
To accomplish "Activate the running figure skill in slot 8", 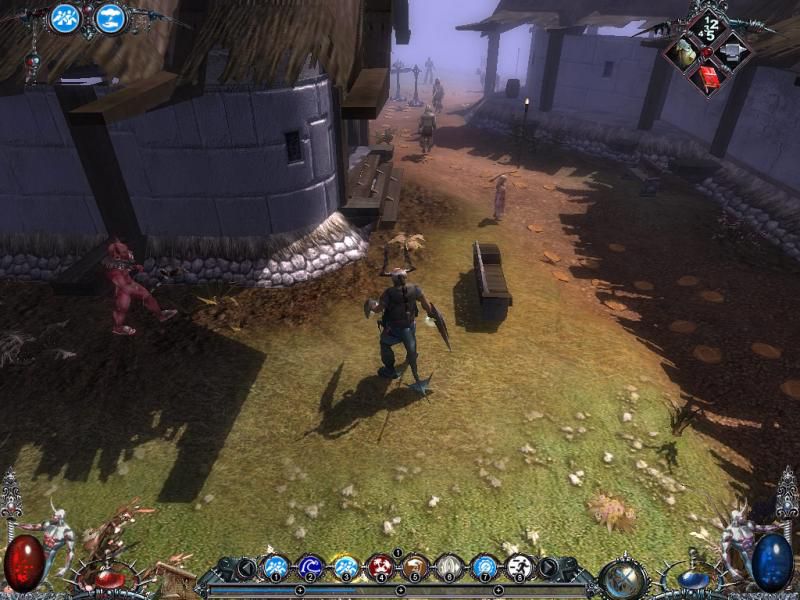I will (x=519, y=568).
